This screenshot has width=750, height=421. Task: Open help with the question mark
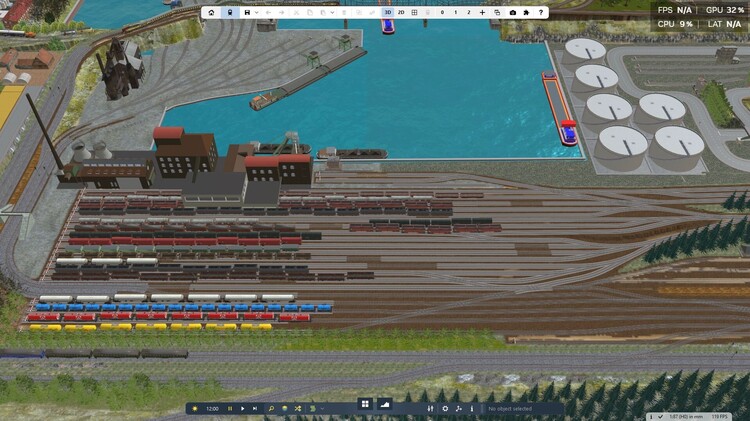click(542, 13)
